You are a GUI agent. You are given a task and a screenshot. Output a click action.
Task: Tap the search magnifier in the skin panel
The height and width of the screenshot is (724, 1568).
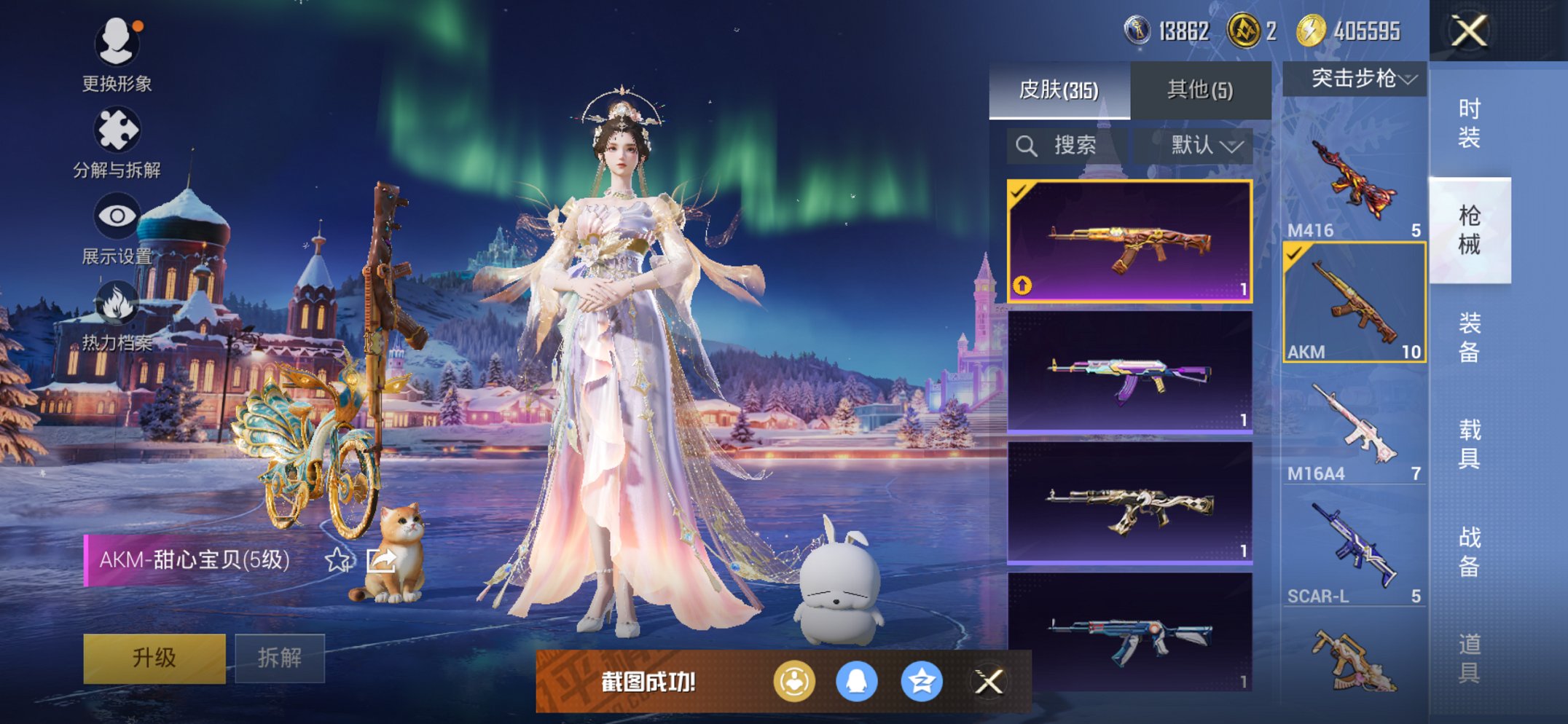click(x=1027, y=144)
